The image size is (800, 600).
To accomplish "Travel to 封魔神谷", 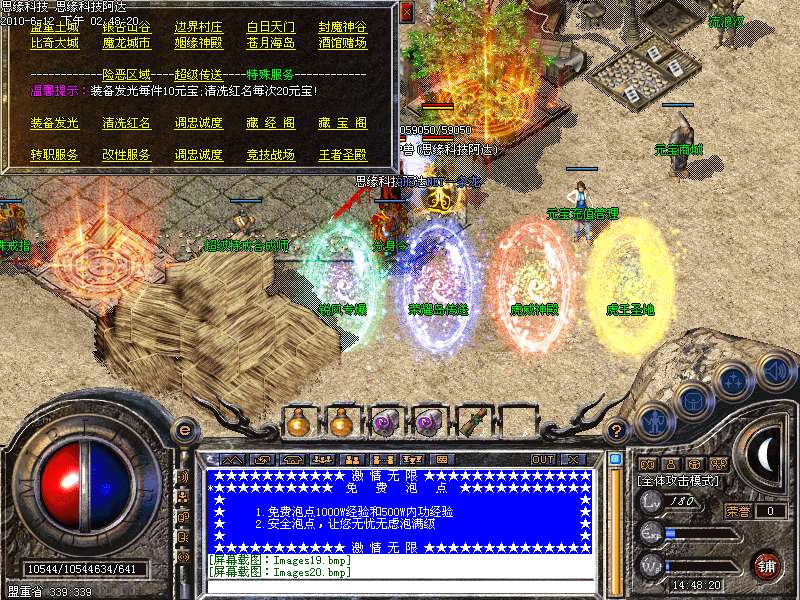I will pos(343,28).
